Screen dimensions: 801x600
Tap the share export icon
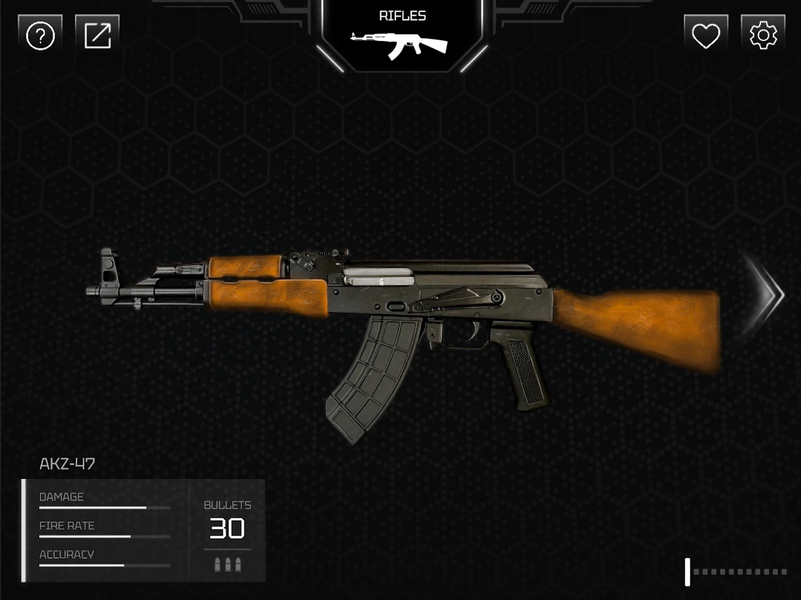point(98,36)
